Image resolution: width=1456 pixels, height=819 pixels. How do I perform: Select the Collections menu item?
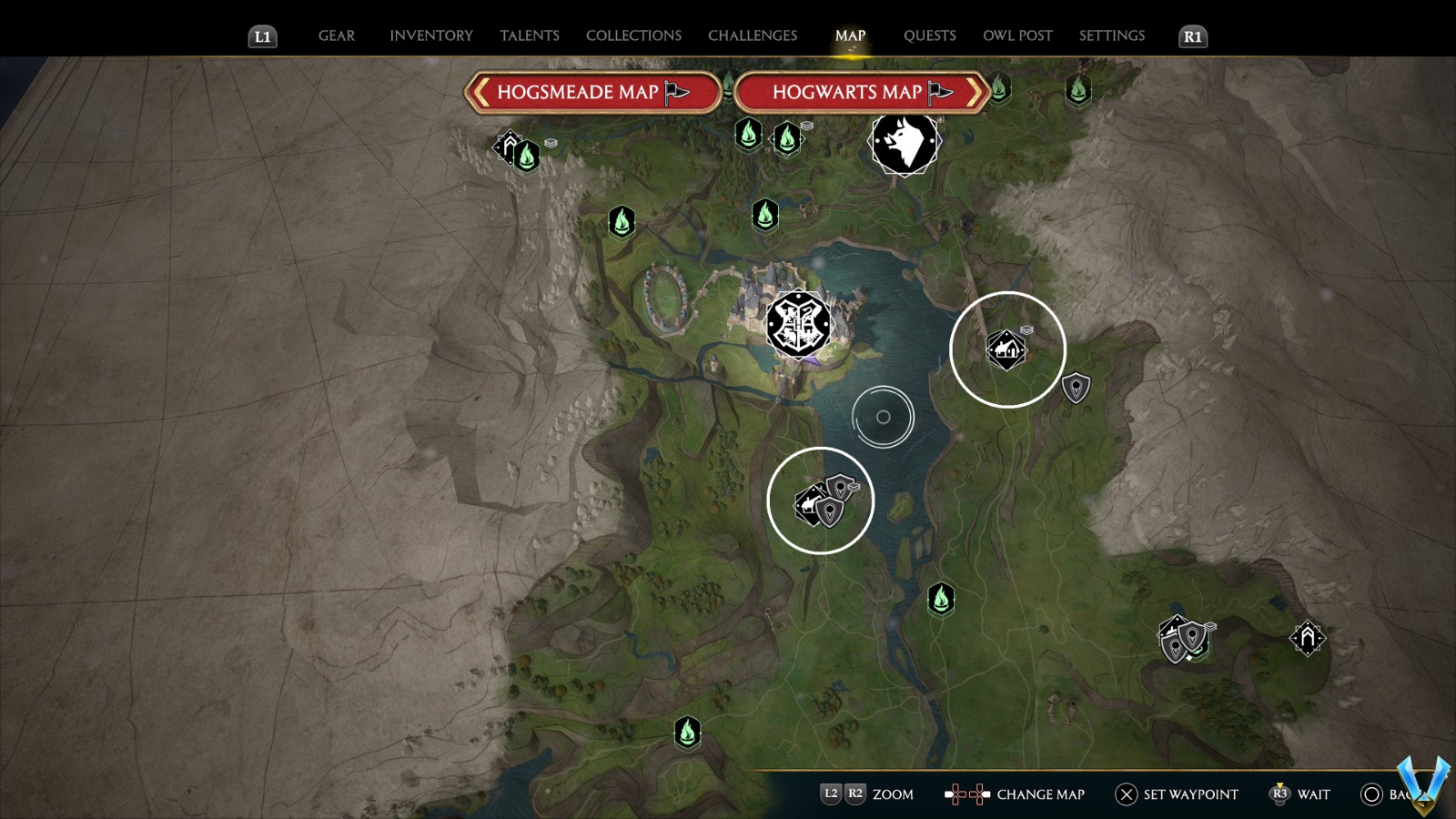pos(632,35)
